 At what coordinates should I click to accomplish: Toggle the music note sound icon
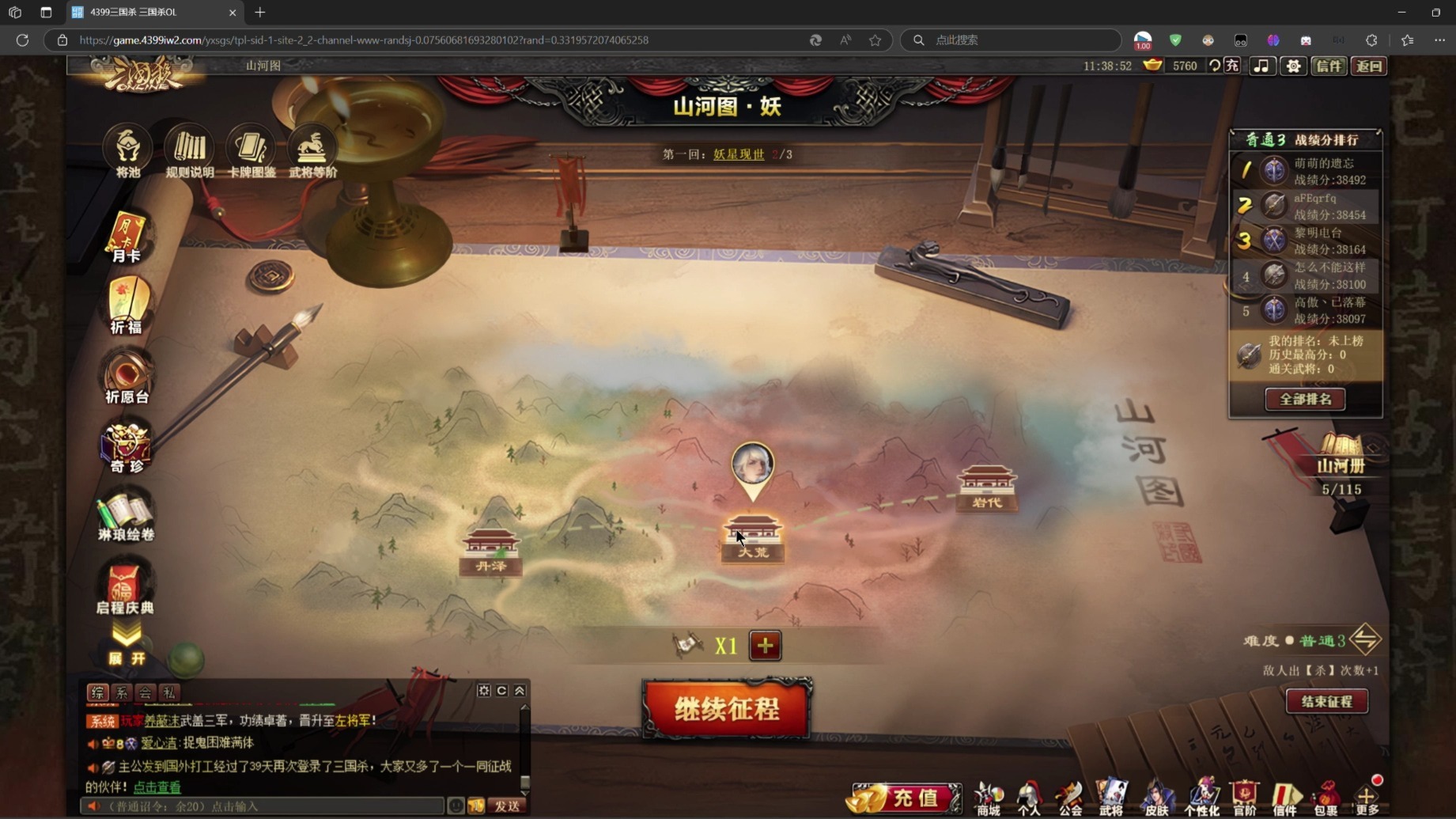(1261, 66)
